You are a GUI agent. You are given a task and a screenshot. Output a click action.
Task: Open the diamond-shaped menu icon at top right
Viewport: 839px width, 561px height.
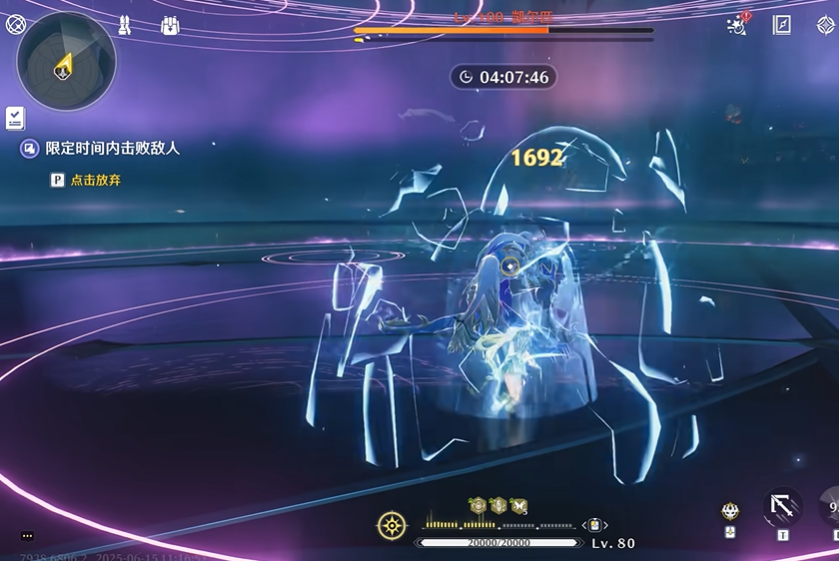[x=826, y=25]
